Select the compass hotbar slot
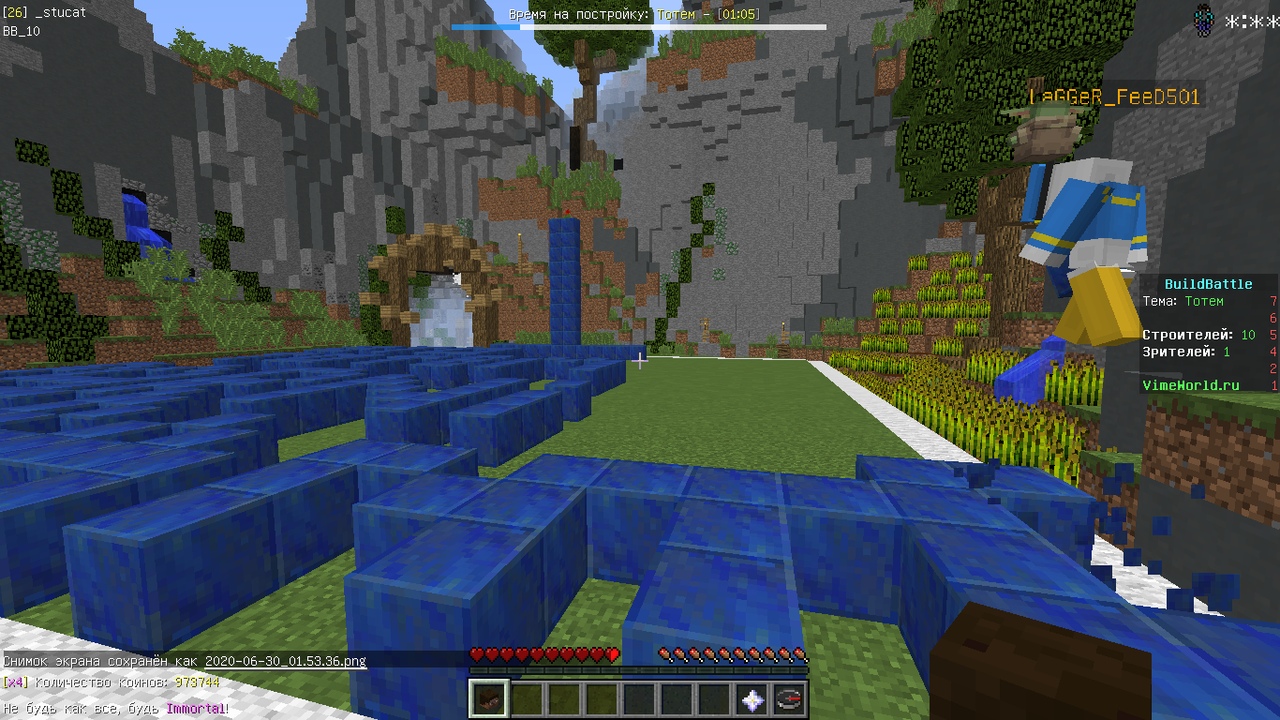This screenshot has width=1280, height=720. 789,699
